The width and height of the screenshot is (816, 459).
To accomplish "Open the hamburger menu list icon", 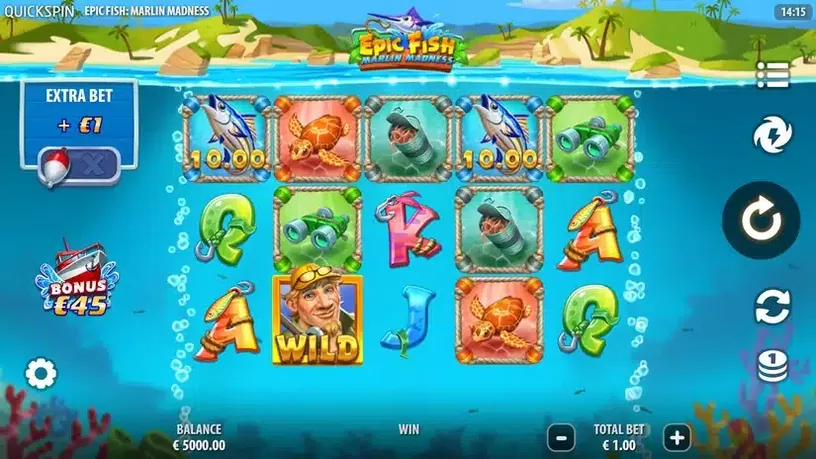I will click(x=773, y=74).
